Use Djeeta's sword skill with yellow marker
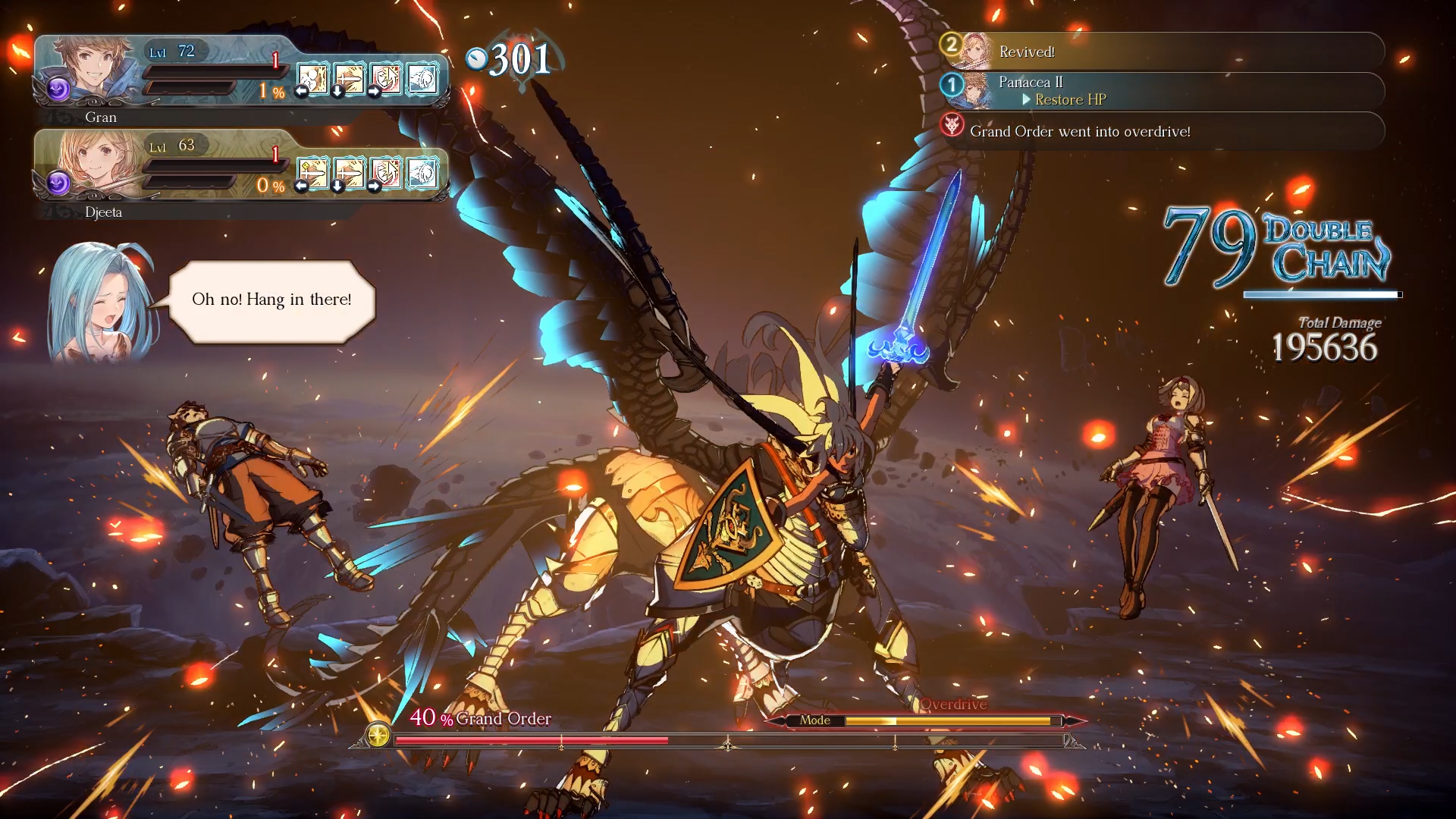 (x=312, y=174)
